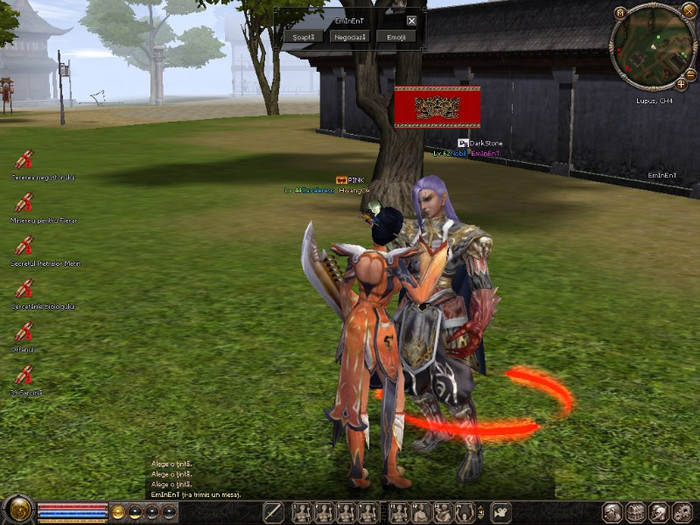Open the Orfanul quest scroll
Viewport: 700px width, 525px height.
24,332
